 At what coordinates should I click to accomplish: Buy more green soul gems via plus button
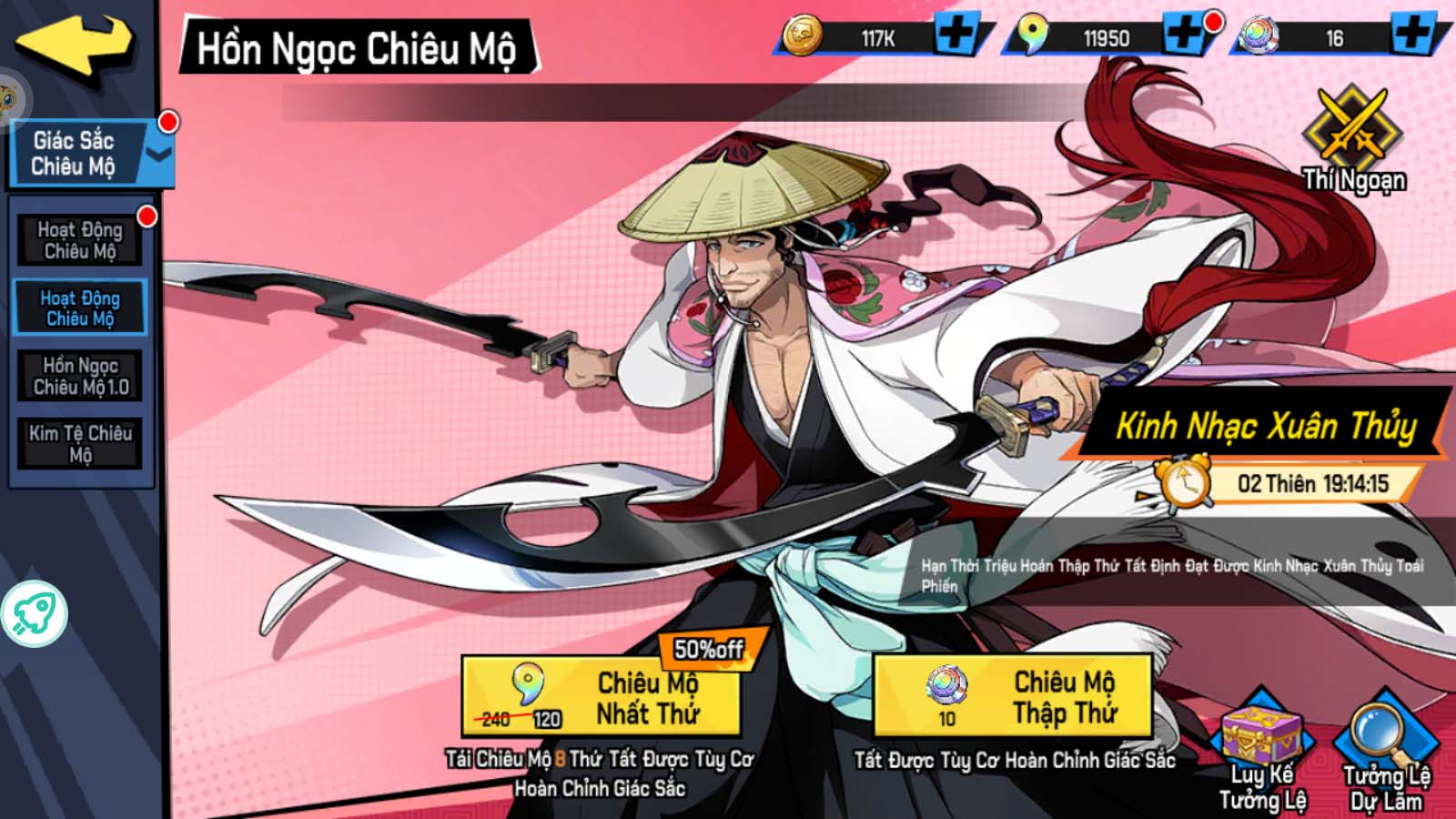(x=1185, y=36)
